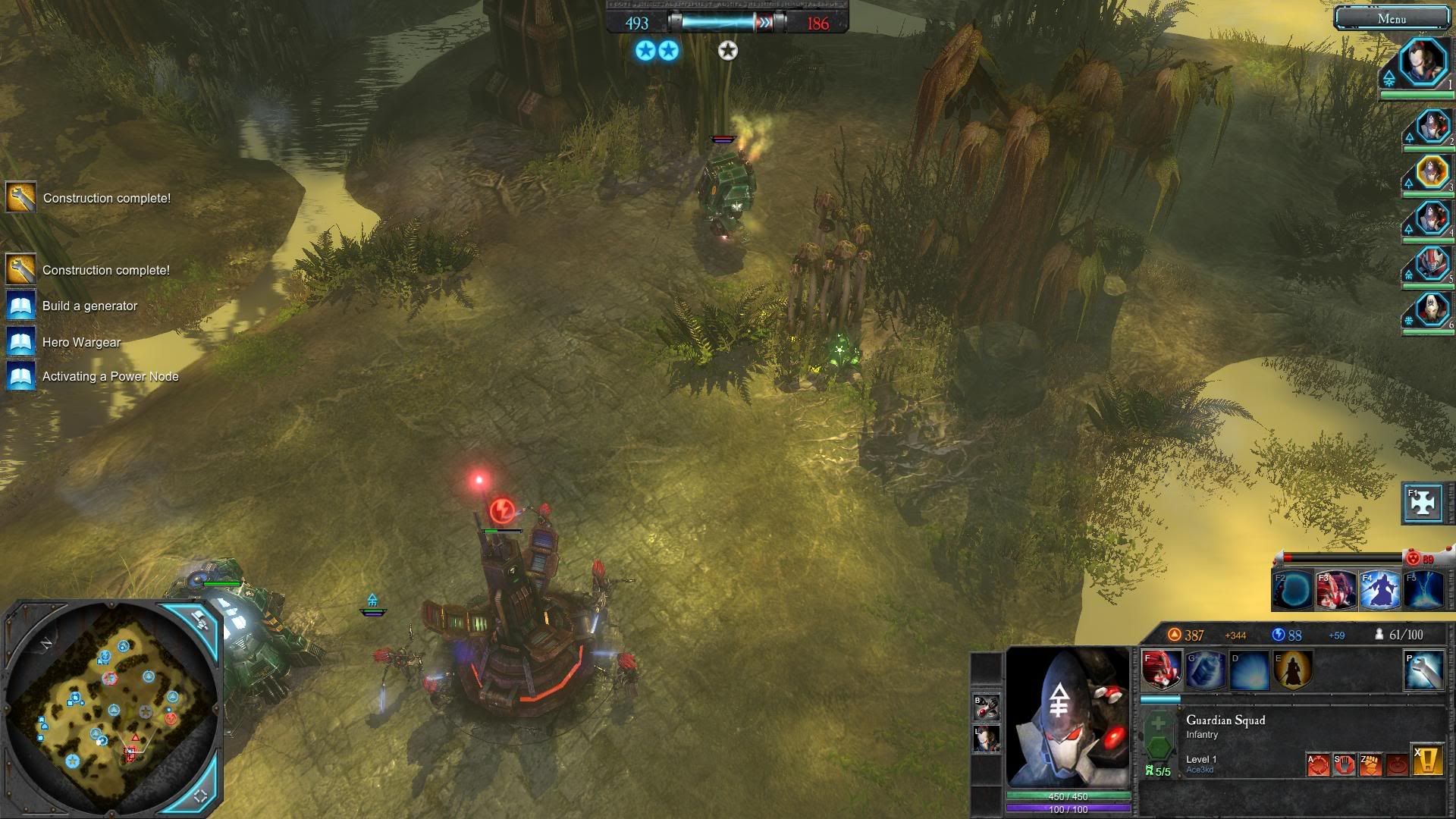Click the yellow exclamation retreat button
Image resolution: width=1456 pixels, height=819 pixels.
(1427, 760)
